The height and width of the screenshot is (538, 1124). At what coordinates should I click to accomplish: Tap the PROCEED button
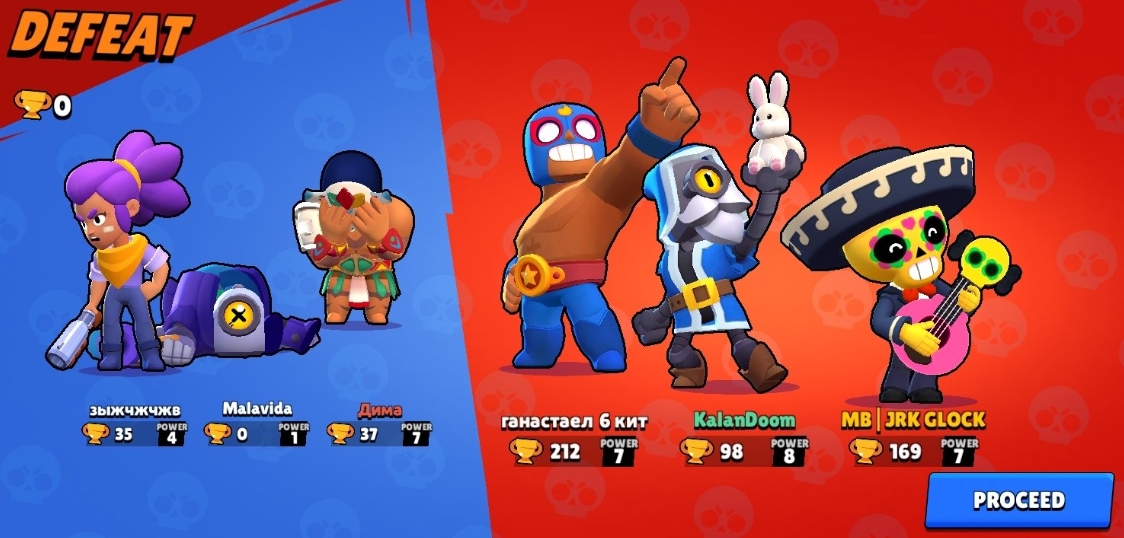click(x=1018, y=500)
